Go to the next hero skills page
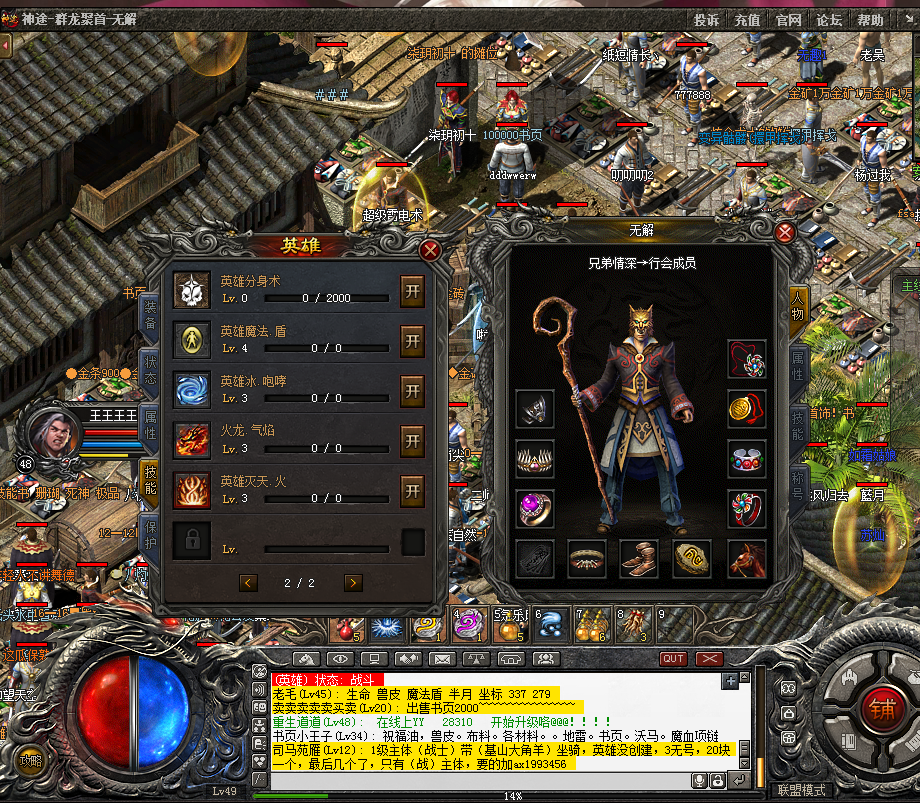 pyautogui.click(x=353, y=582)
